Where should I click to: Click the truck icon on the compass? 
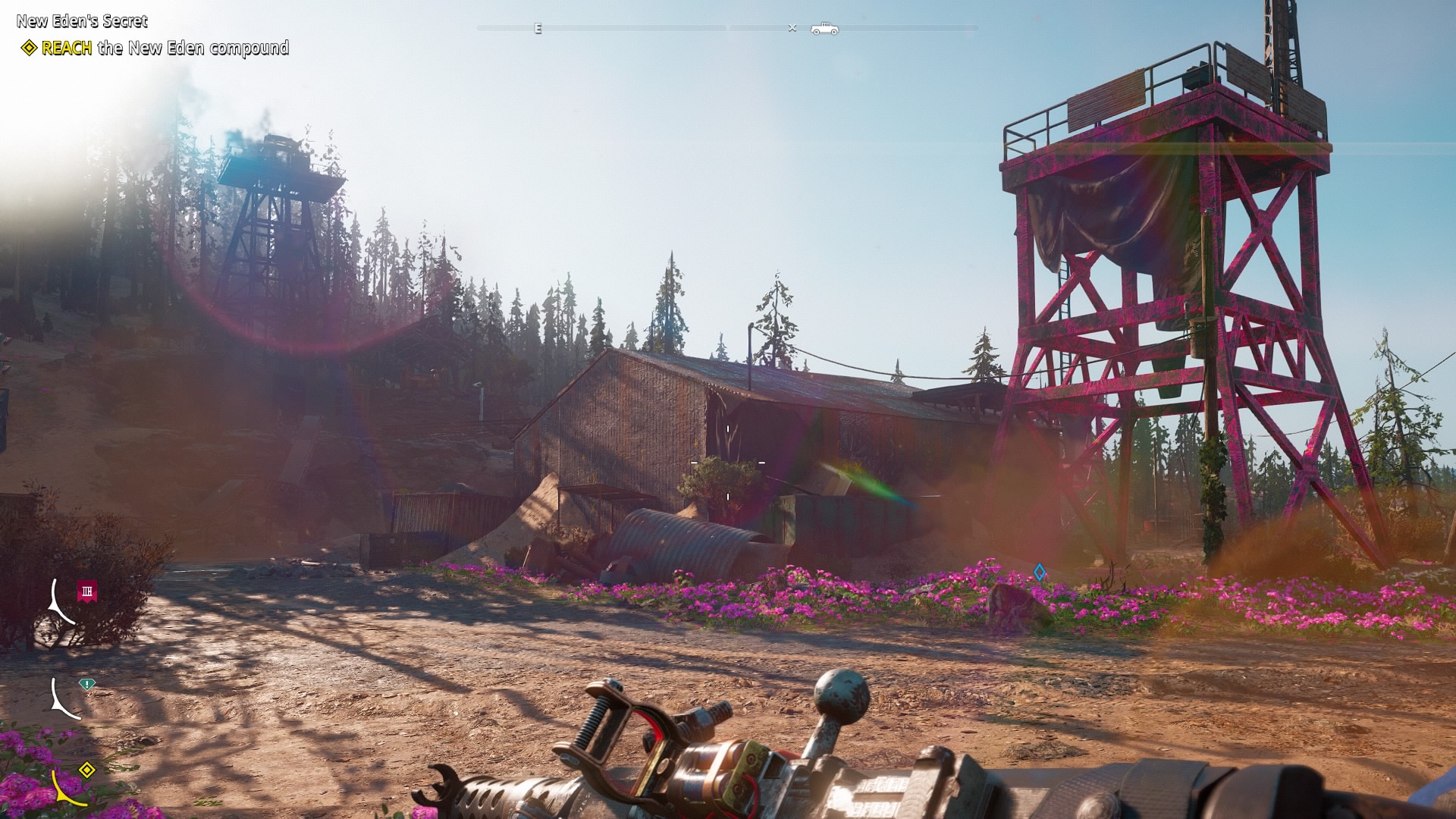(824, 29)
